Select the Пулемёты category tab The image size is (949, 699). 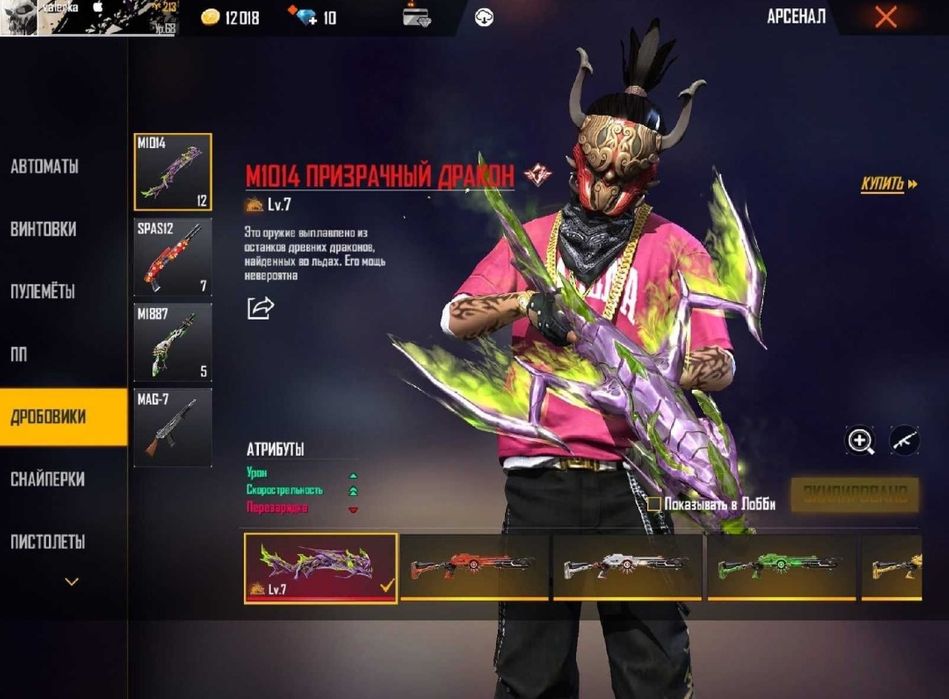pos(44,292)
